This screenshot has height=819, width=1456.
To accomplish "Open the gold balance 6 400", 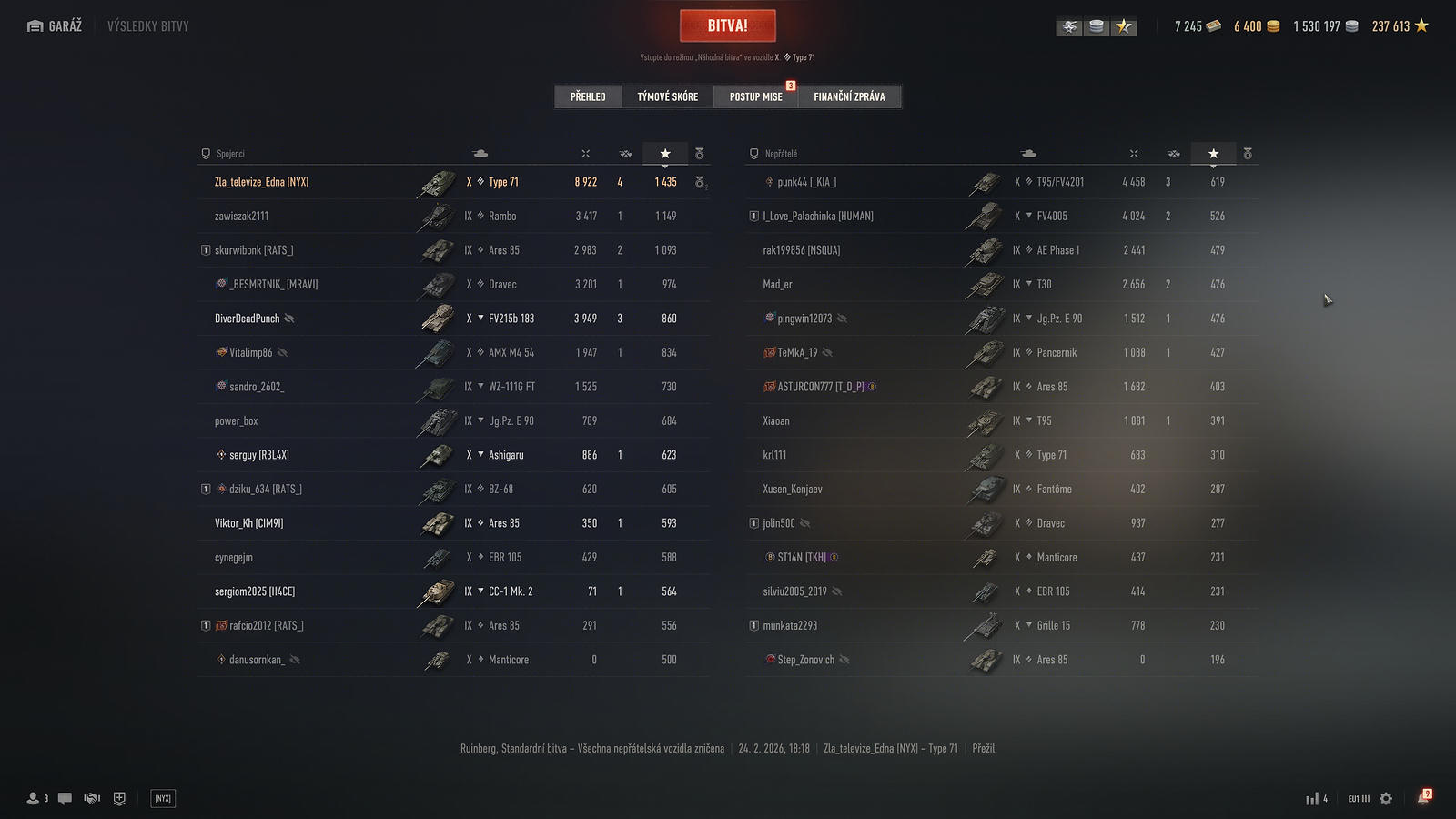I will 1256,26.
